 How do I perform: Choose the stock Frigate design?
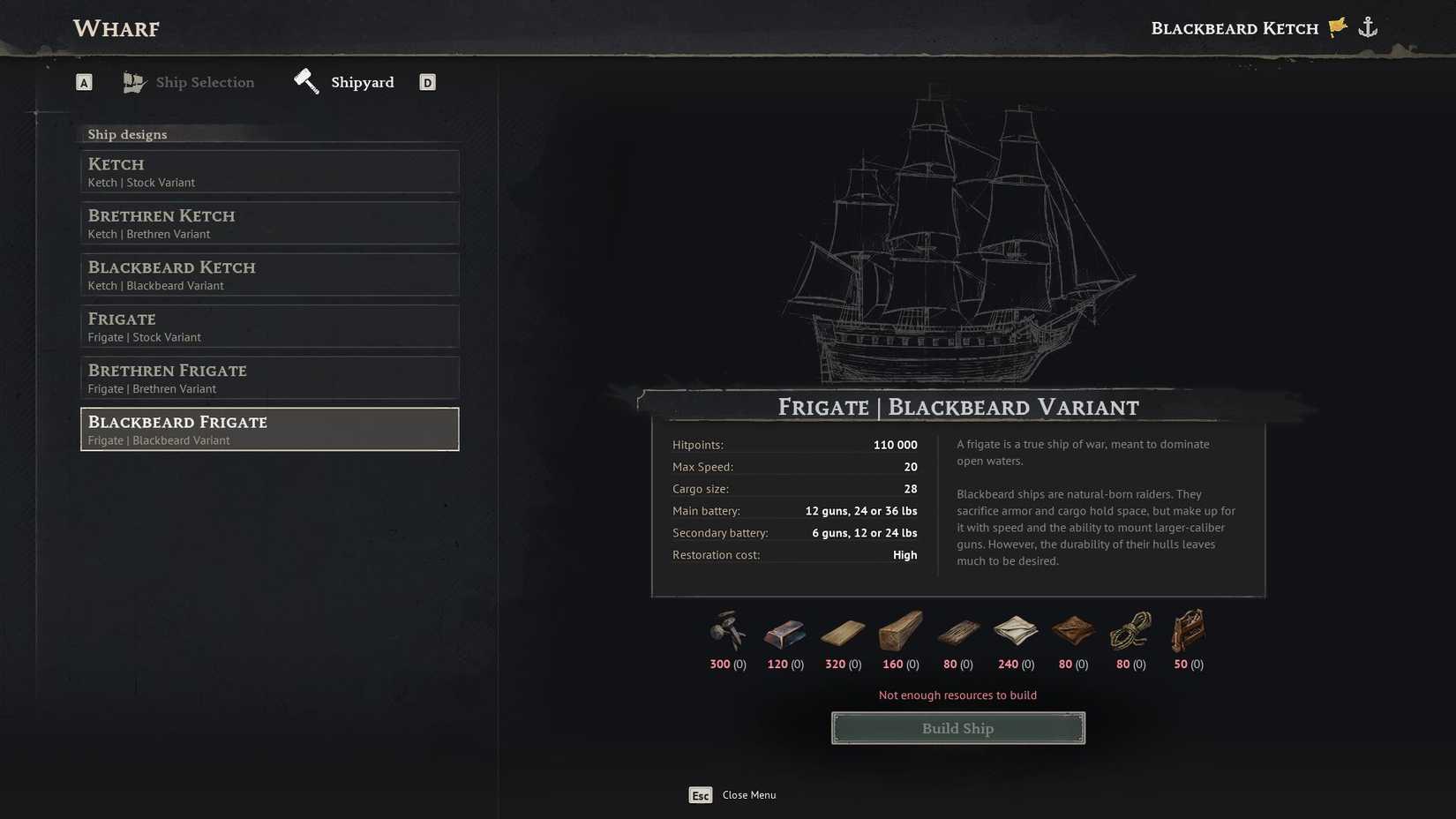tap(269, 326)
